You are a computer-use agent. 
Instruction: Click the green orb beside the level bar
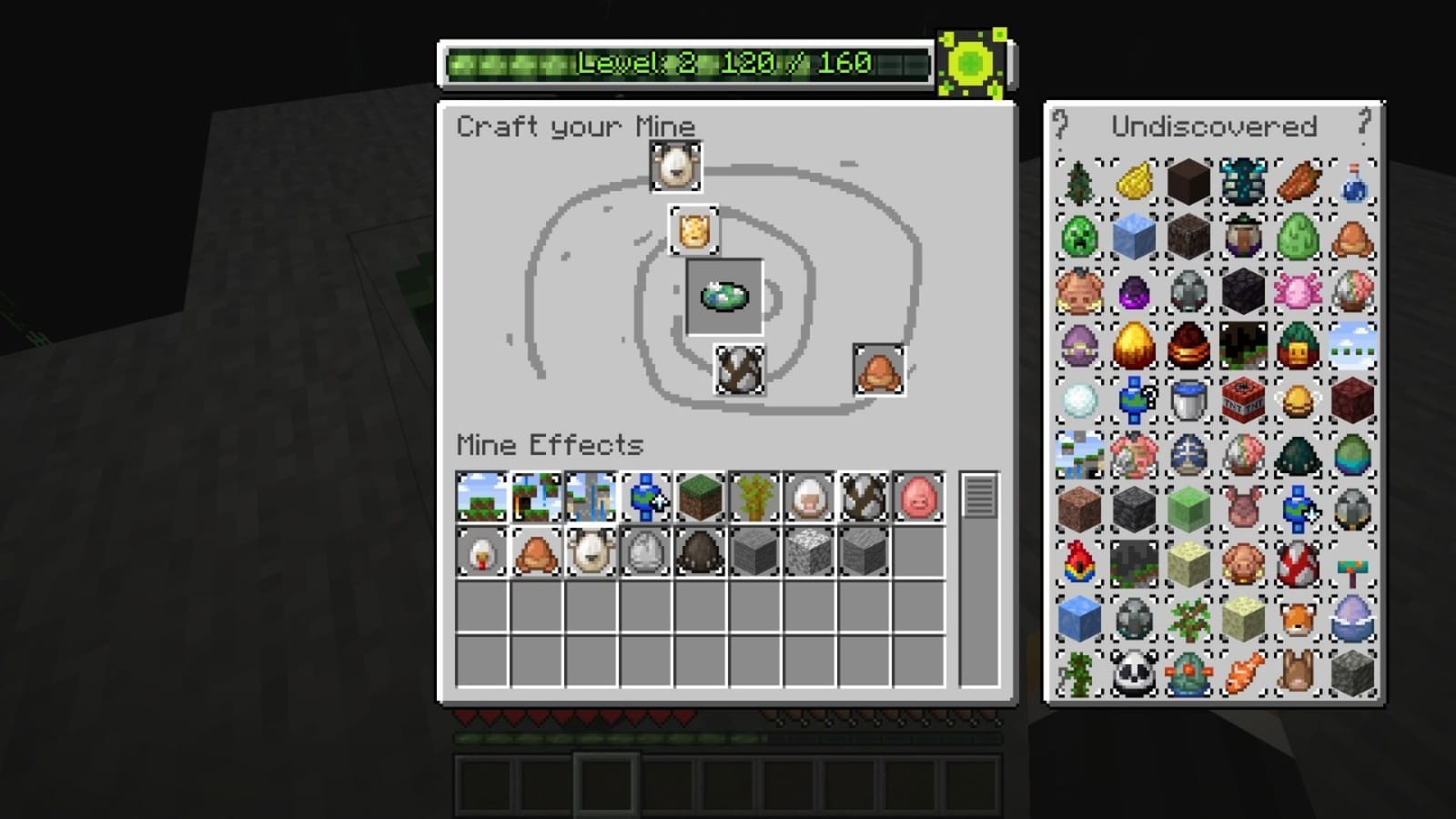967,64
